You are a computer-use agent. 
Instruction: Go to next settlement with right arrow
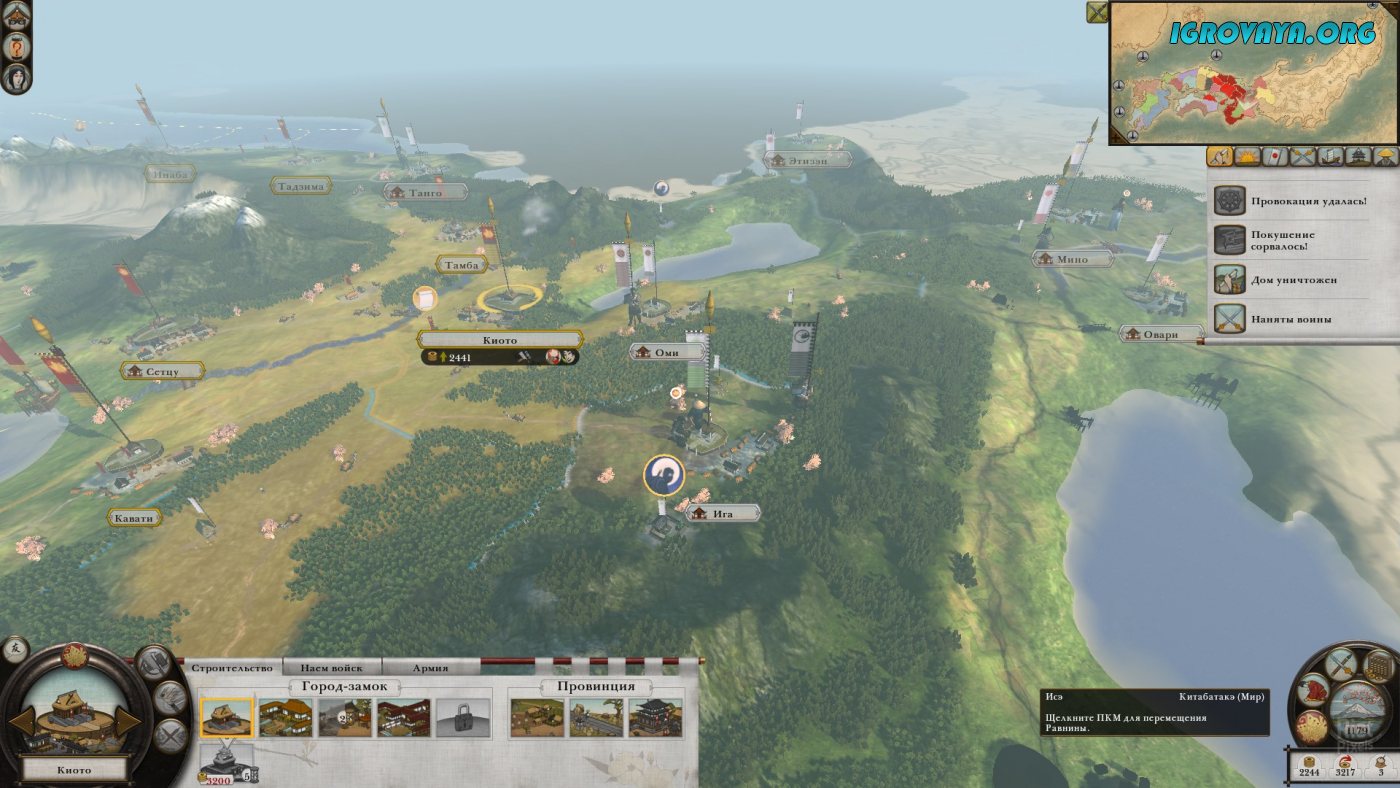pyautogui.click(x=129, y=720)
